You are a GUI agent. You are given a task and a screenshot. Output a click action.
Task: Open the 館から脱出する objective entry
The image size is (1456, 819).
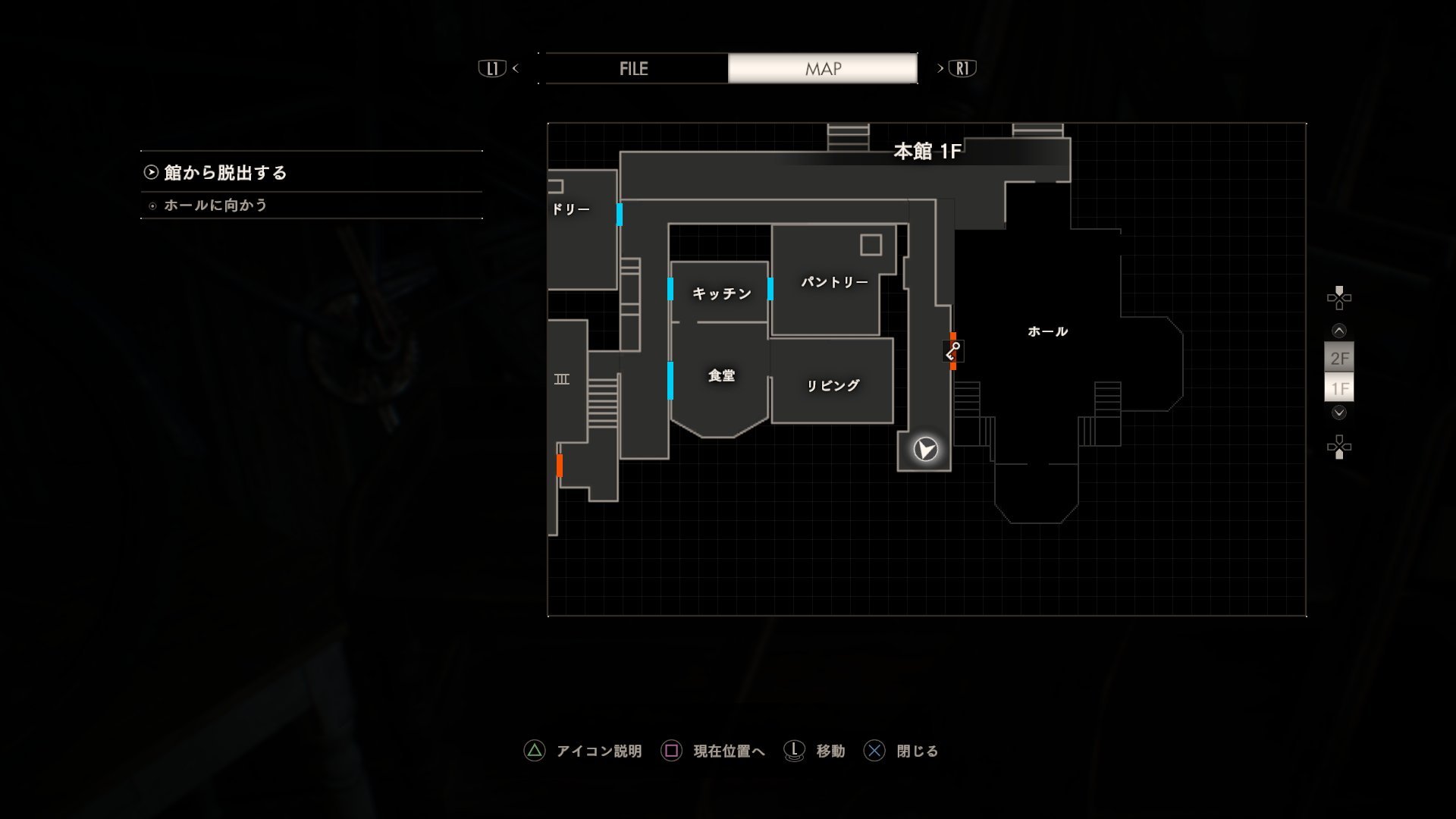click(x=225, y=173)
